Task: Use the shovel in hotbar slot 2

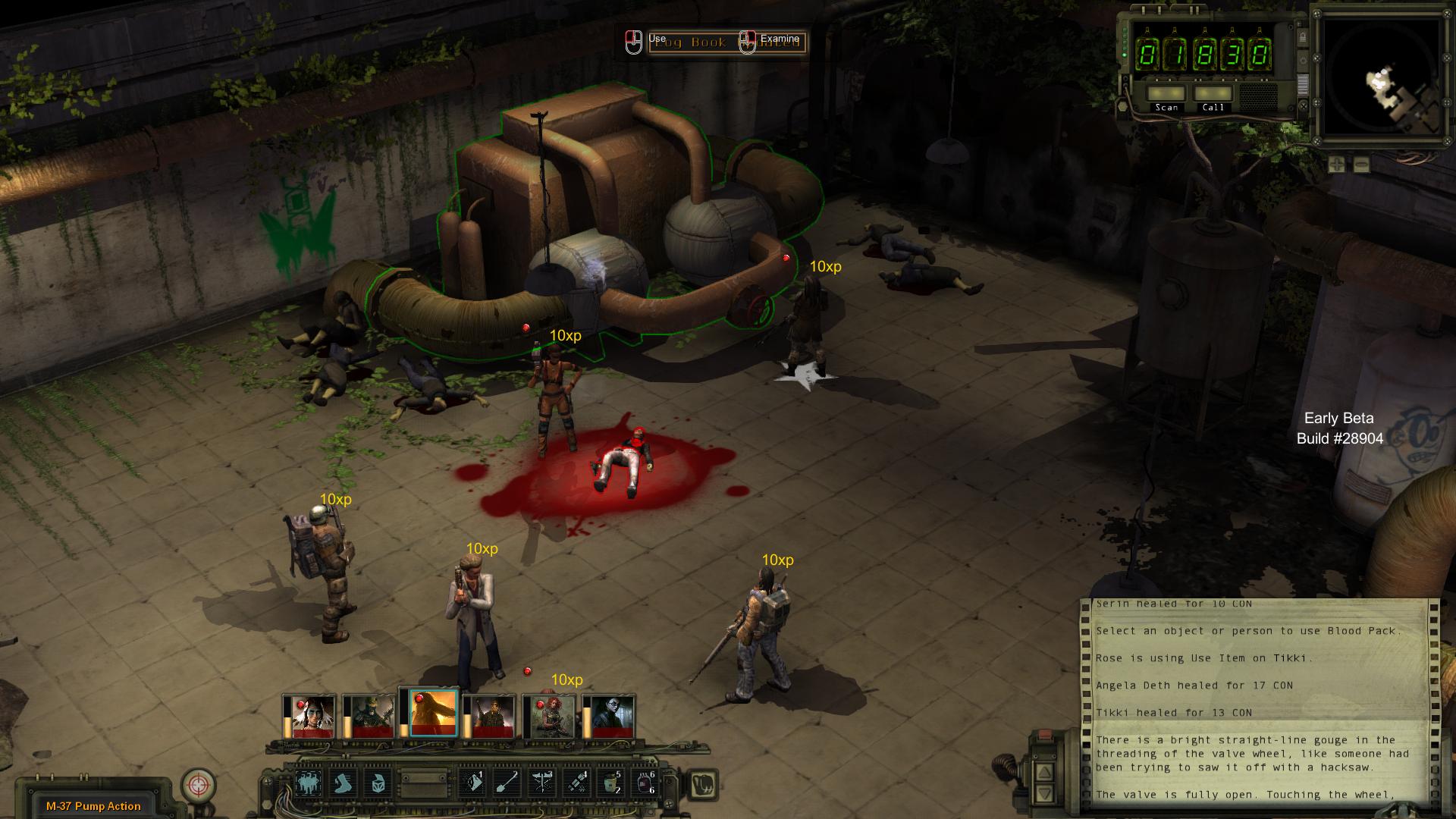Action: pos(507,783)
